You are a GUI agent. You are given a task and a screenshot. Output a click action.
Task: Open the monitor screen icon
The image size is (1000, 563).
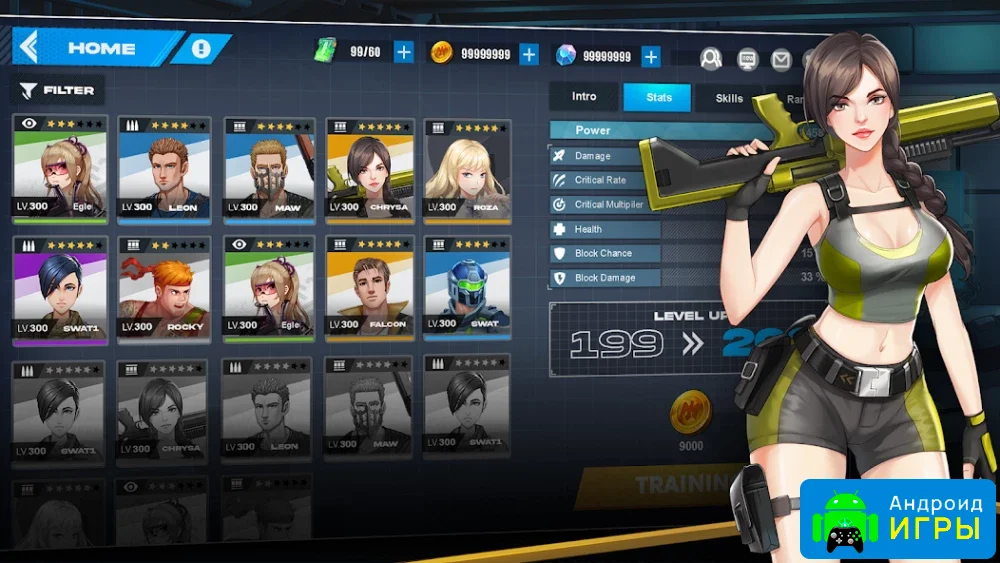pos(747,59)
